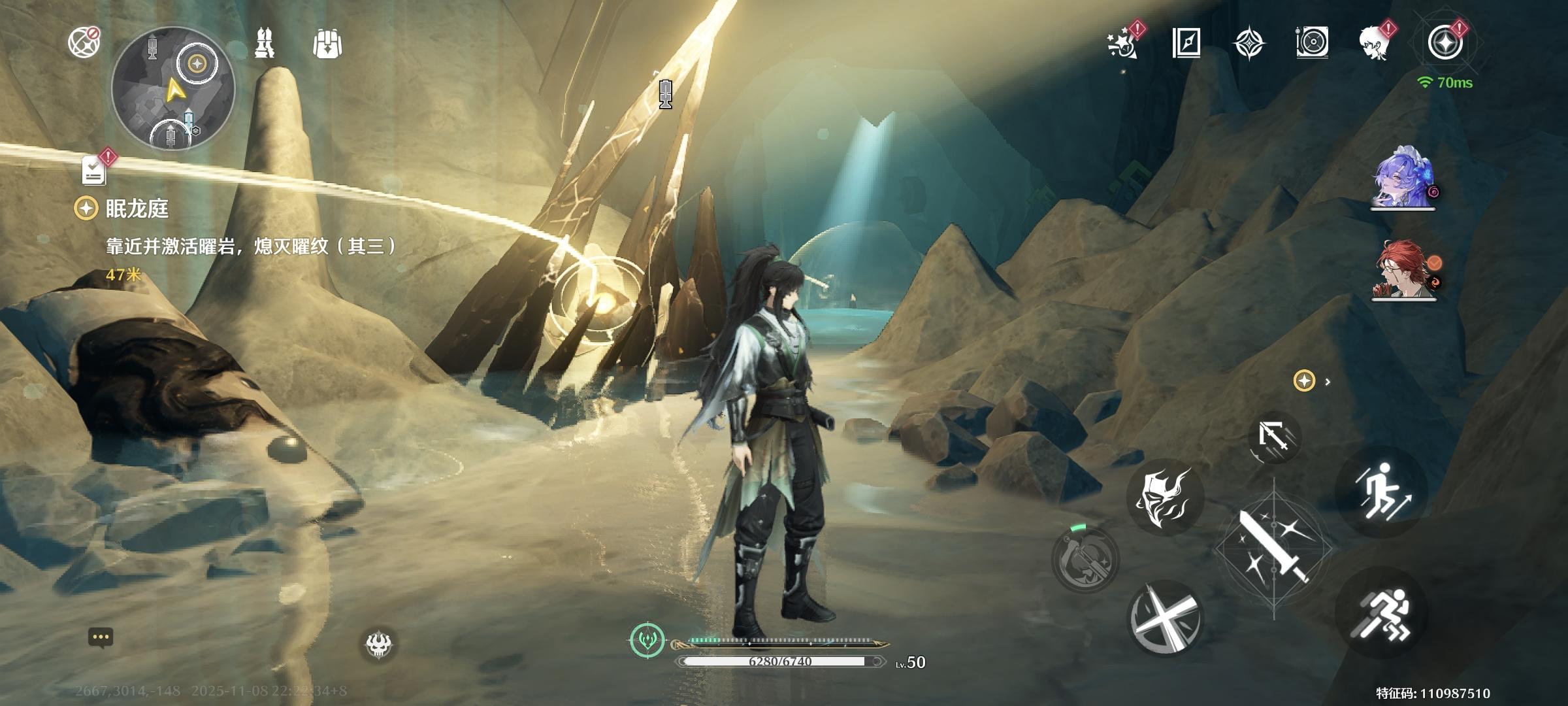Open the main terminal menu icon
The height and width of the screenshot is (706, 1568).
(1445, 43)
